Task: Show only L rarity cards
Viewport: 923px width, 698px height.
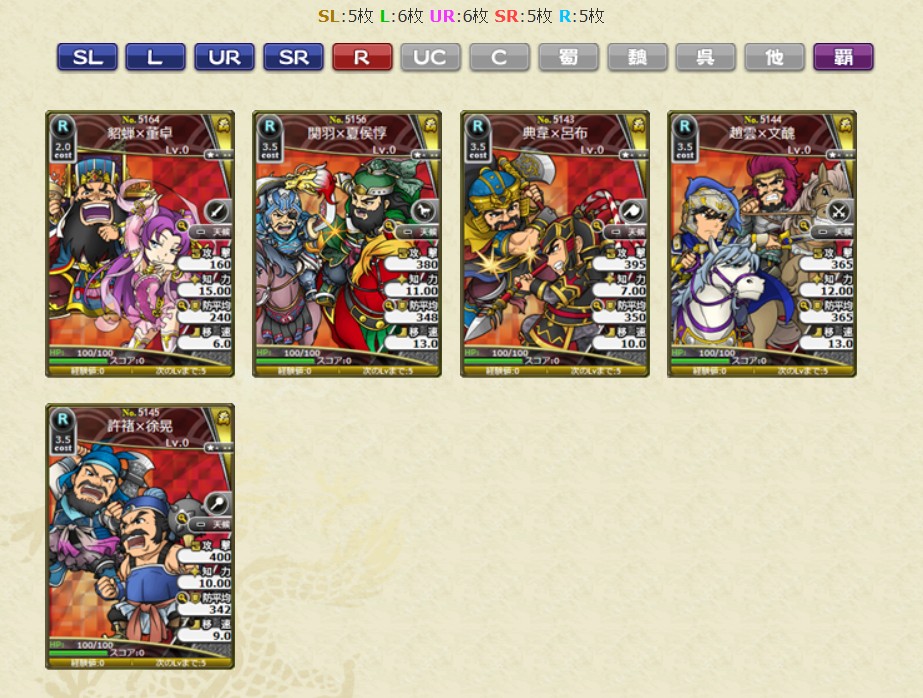Action: pyautogui.click(x=155, y=57)
